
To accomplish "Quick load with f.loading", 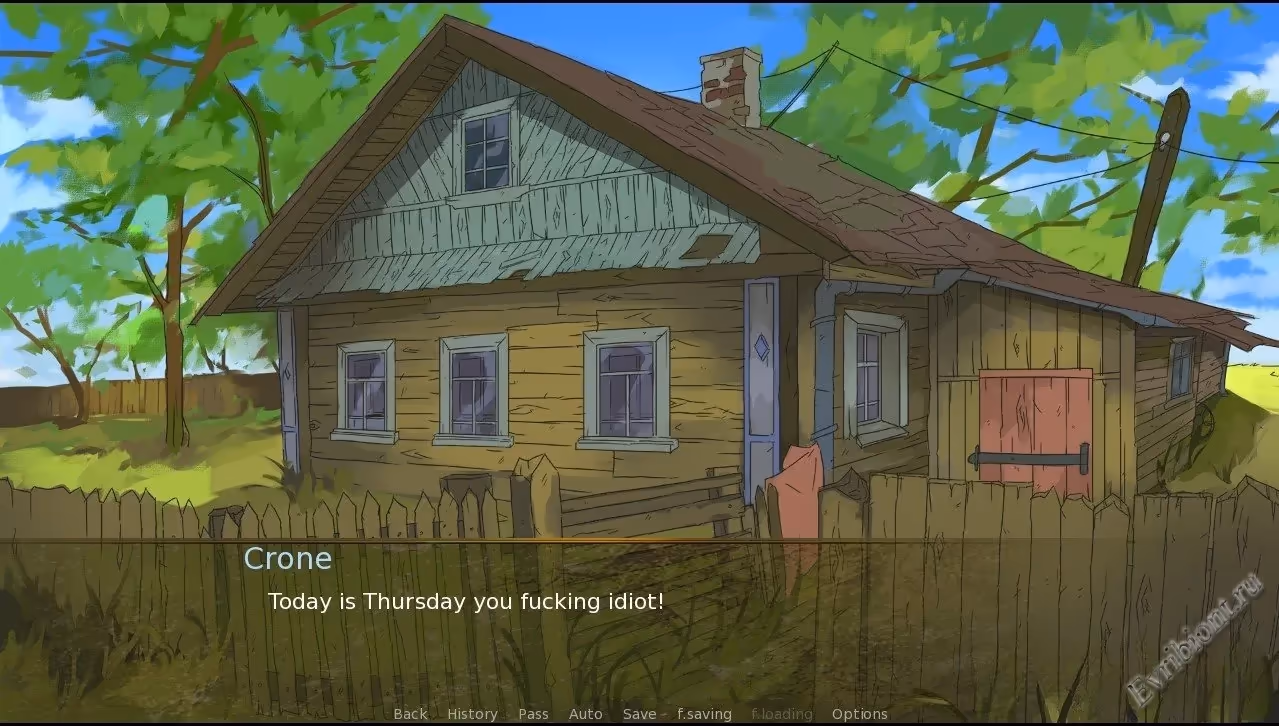I will click(781, 714).
